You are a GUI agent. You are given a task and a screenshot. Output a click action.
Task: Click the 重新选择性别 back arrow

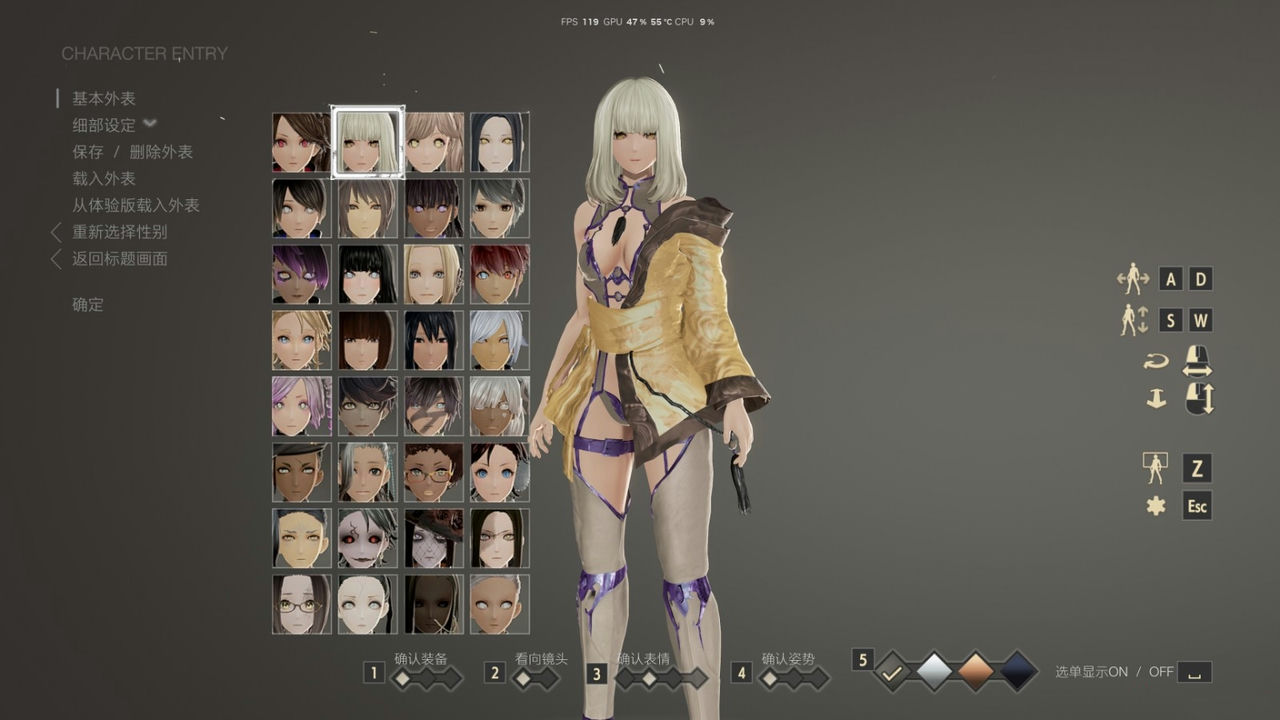pyautogui.click(x=57, y=233)
